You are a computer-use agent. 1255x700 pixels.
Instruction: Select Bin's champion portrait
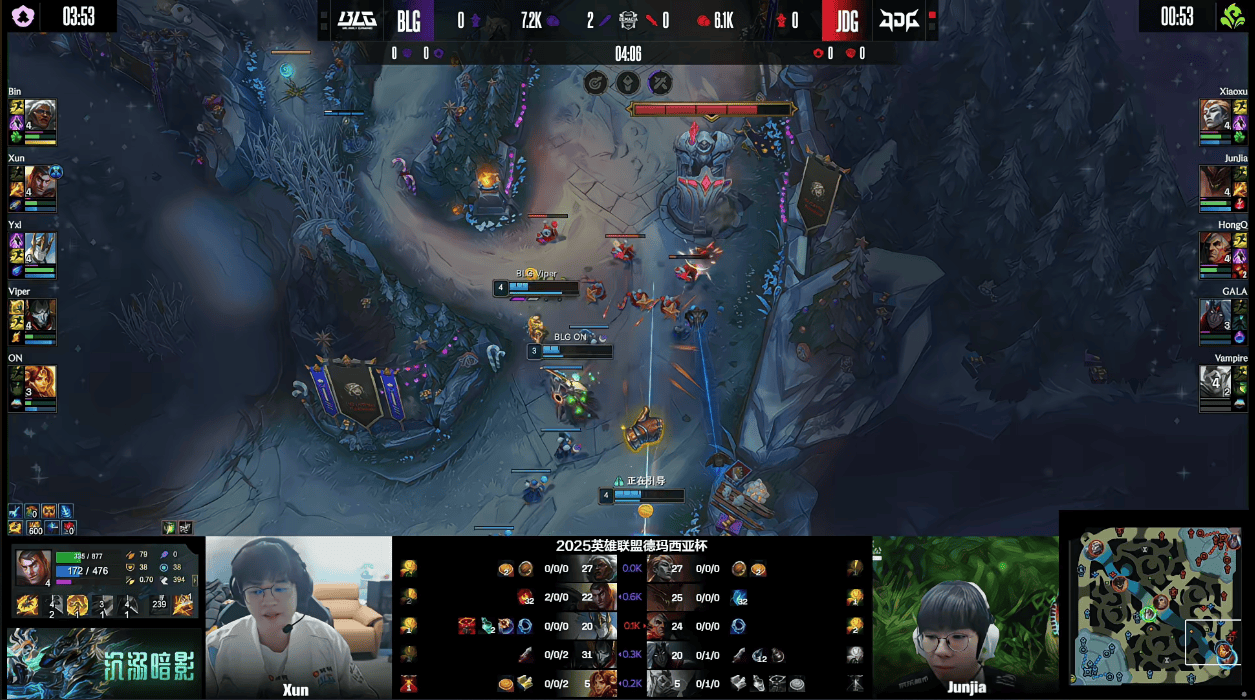click(x=40, y=118)
